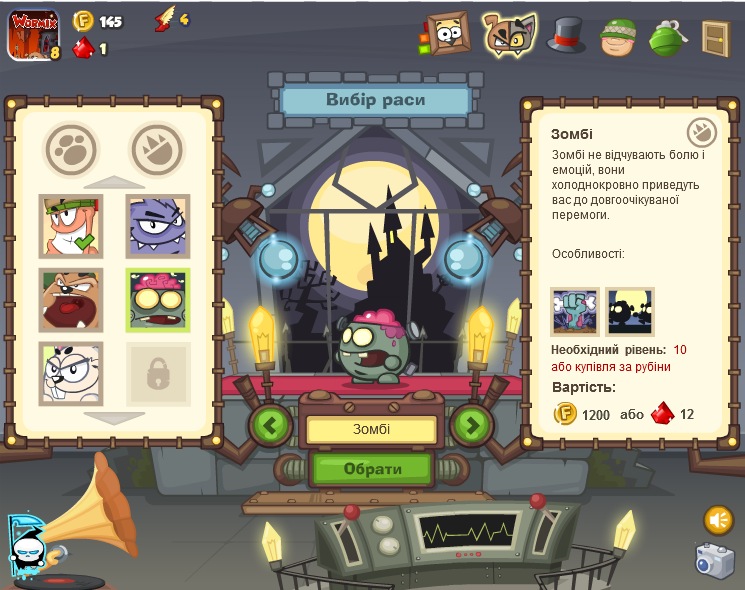This screenshot has height=590, width=745.
Task: Open the top hat shop icon
Action: pyautogui.click(x=566, y=35)
